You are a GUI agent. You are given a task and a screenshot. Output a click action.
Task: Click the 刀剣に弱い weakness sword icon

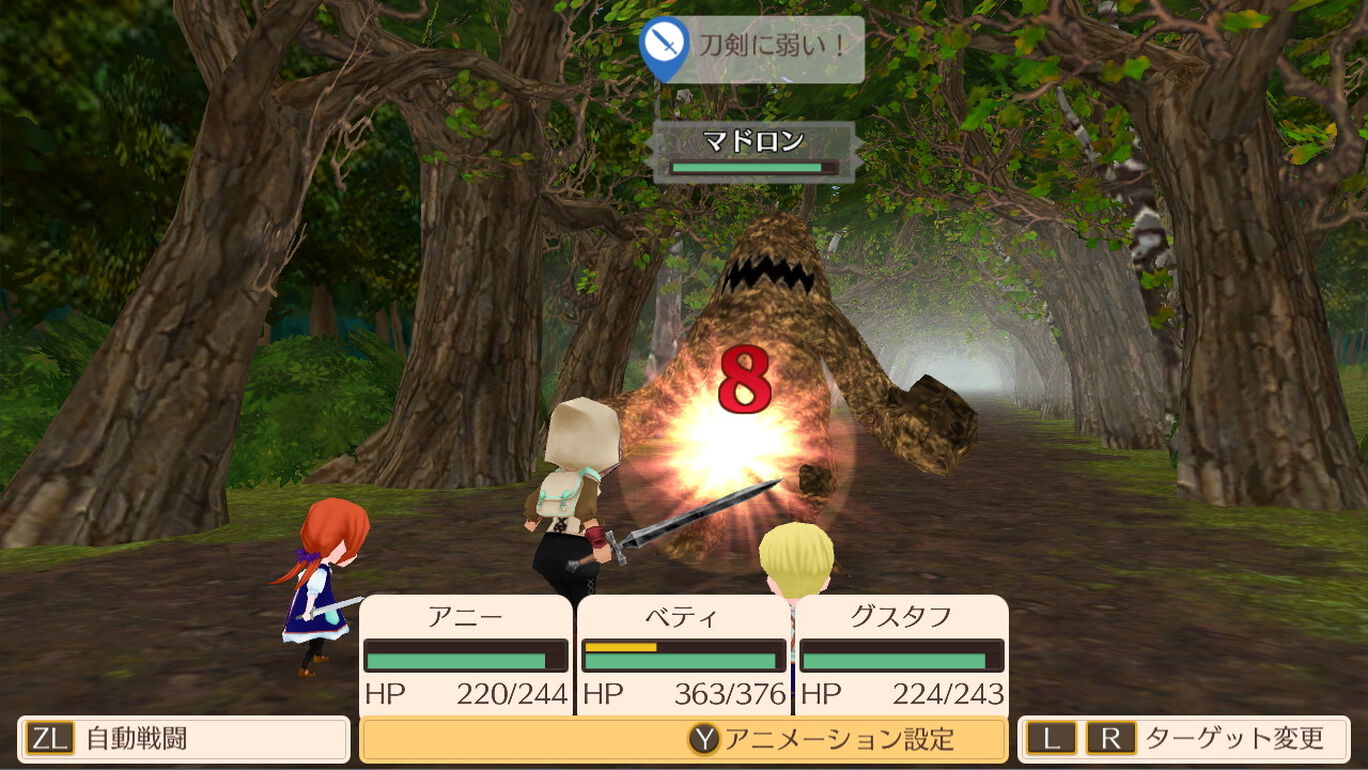pyautogui.click(x=665, y=46)
